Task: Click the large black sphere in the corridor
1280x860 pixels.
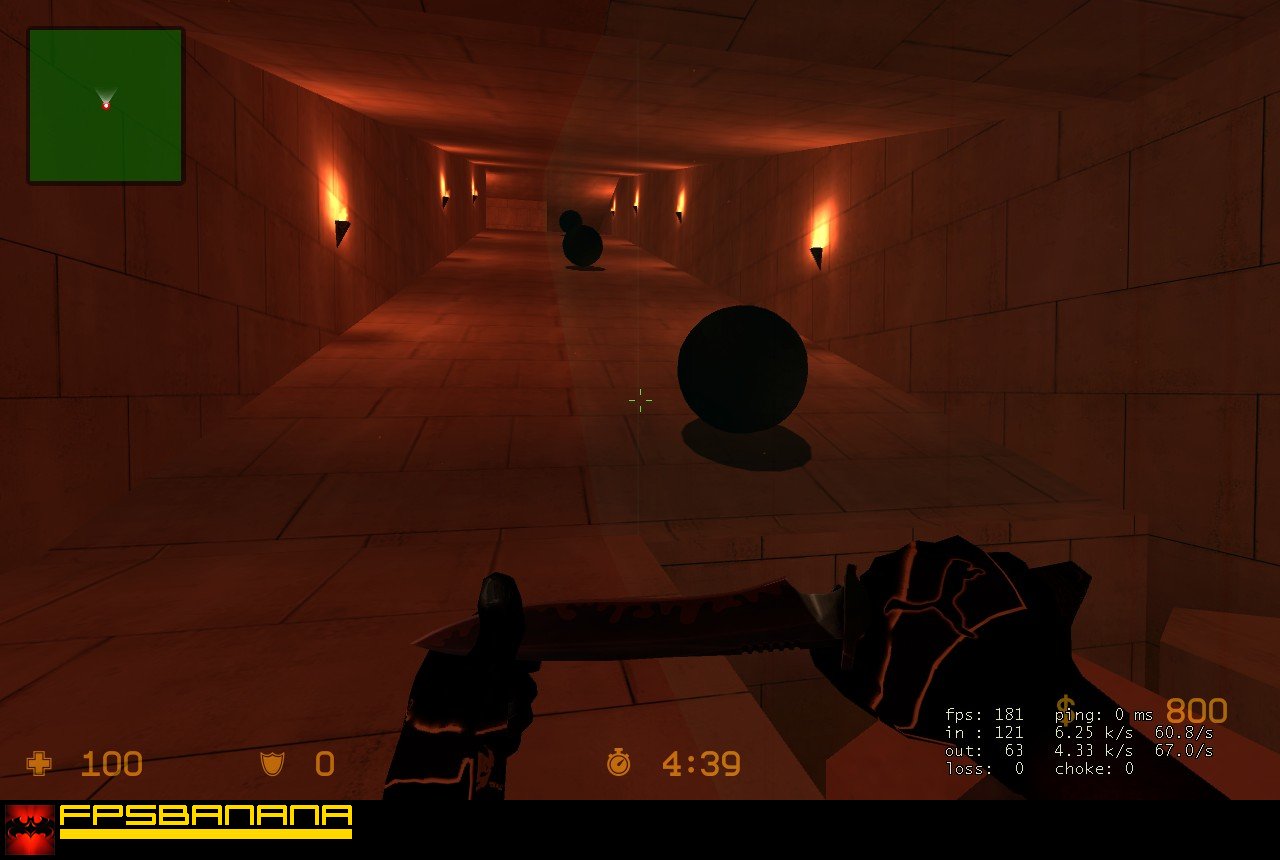Action: pos(744,366)
